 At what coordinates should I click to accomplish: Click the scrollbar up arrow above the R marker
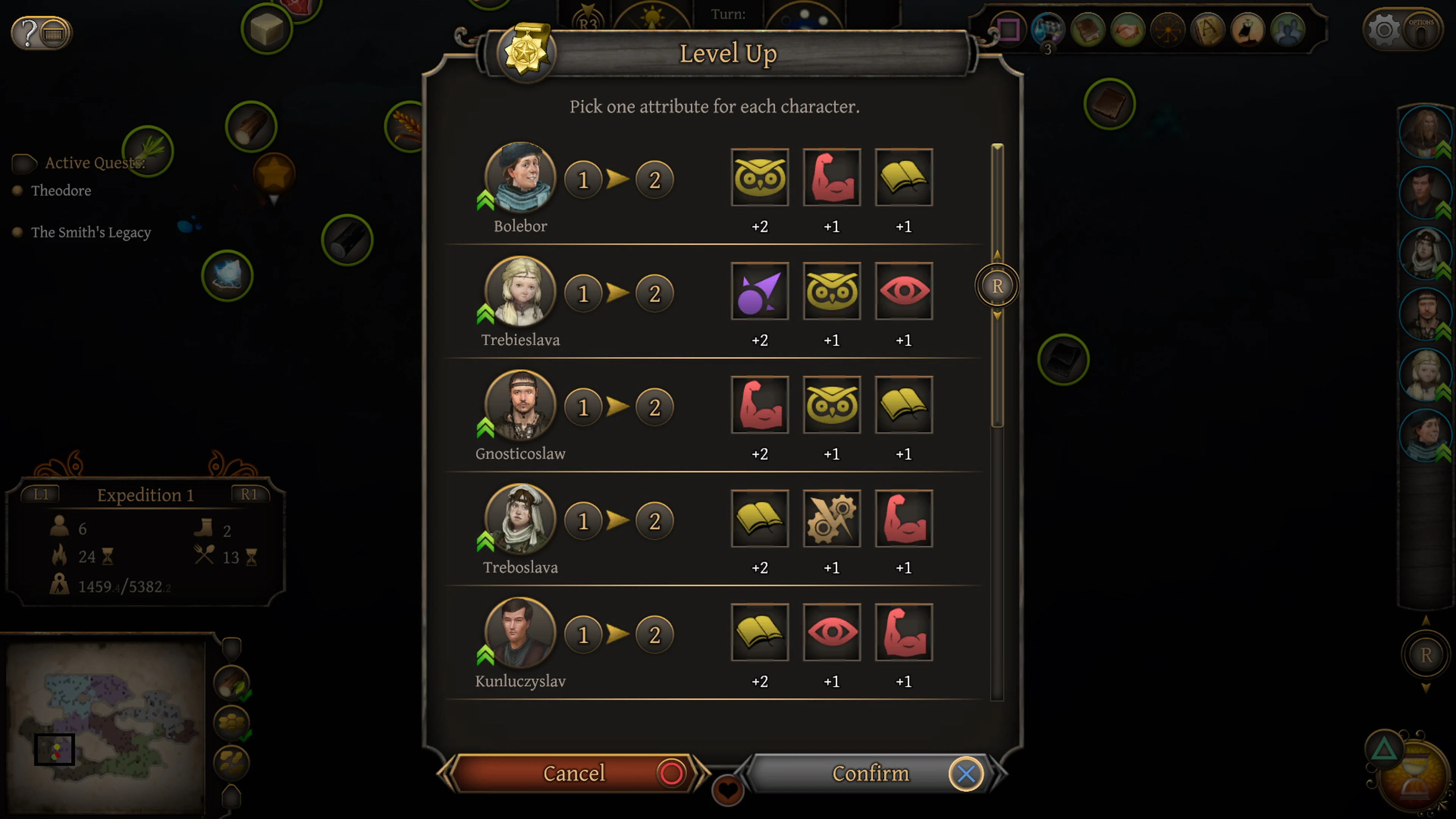997,254
